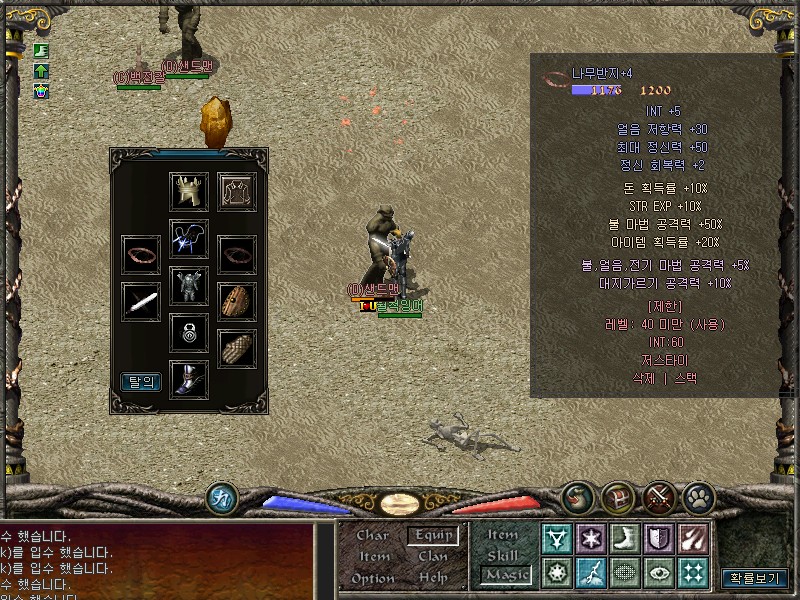Select the boots equipment slot
Screen dimensions: 800x600
point(189,379)
